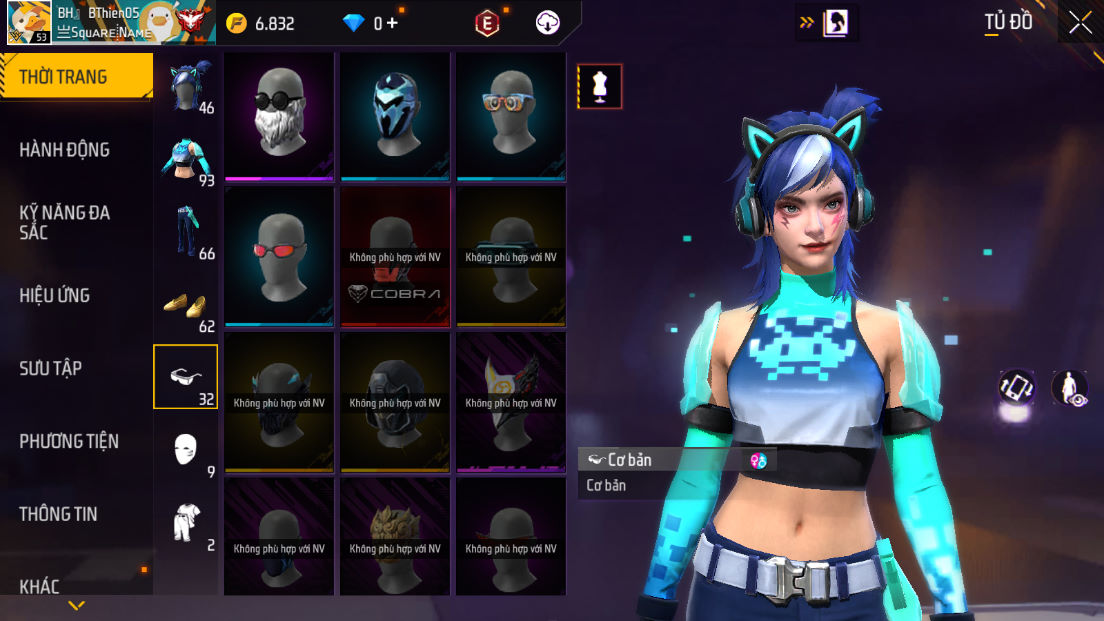Open the pants category
1104x621 pixels.
coord(187,231)
